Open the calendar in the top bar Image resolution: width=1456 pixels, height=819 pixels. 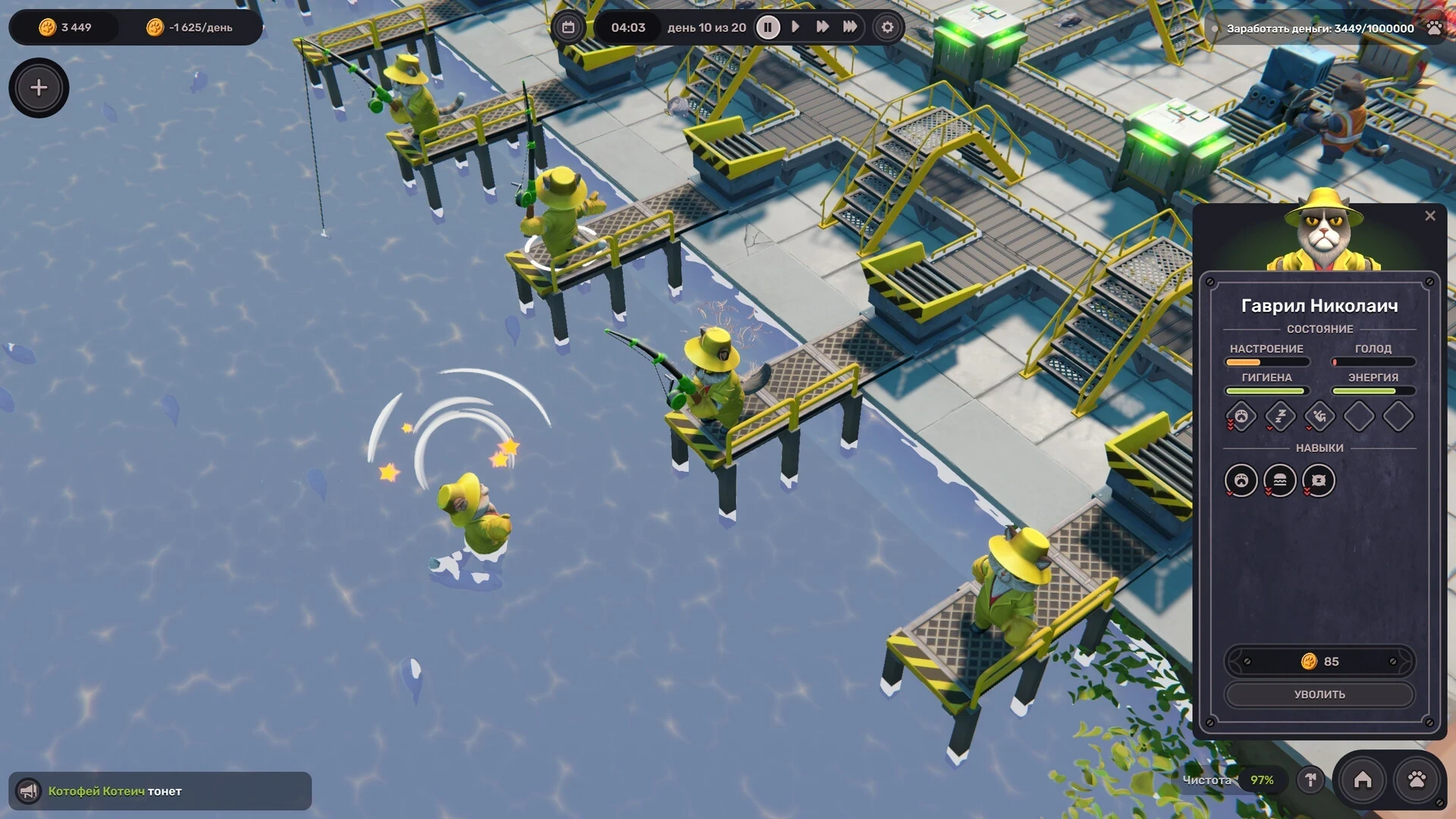[x=568, y=28]
